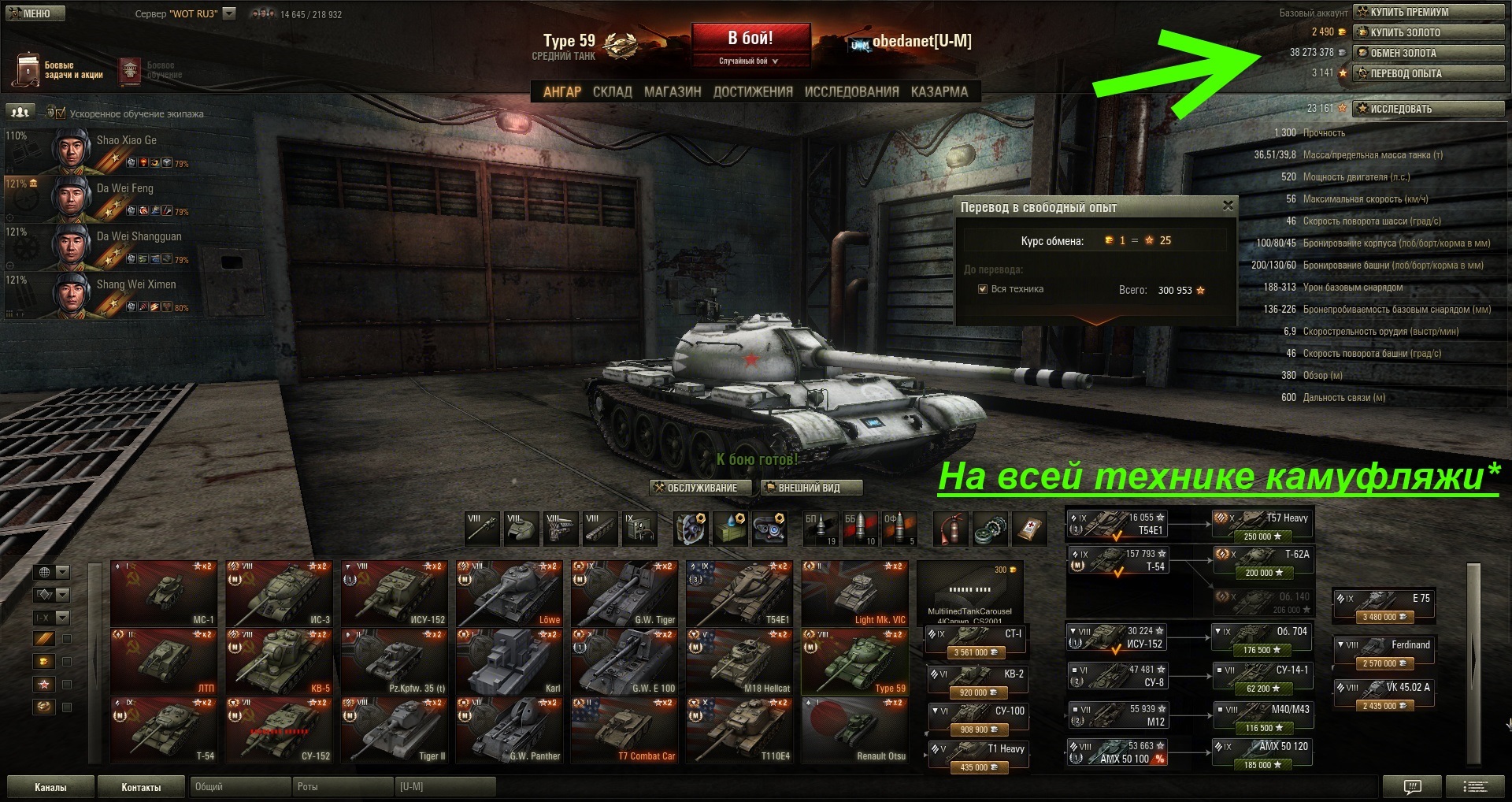Start battle with the В бой! button
Image resolution: width=1512 pixels, height=802 pixels.
pos(750,39)
